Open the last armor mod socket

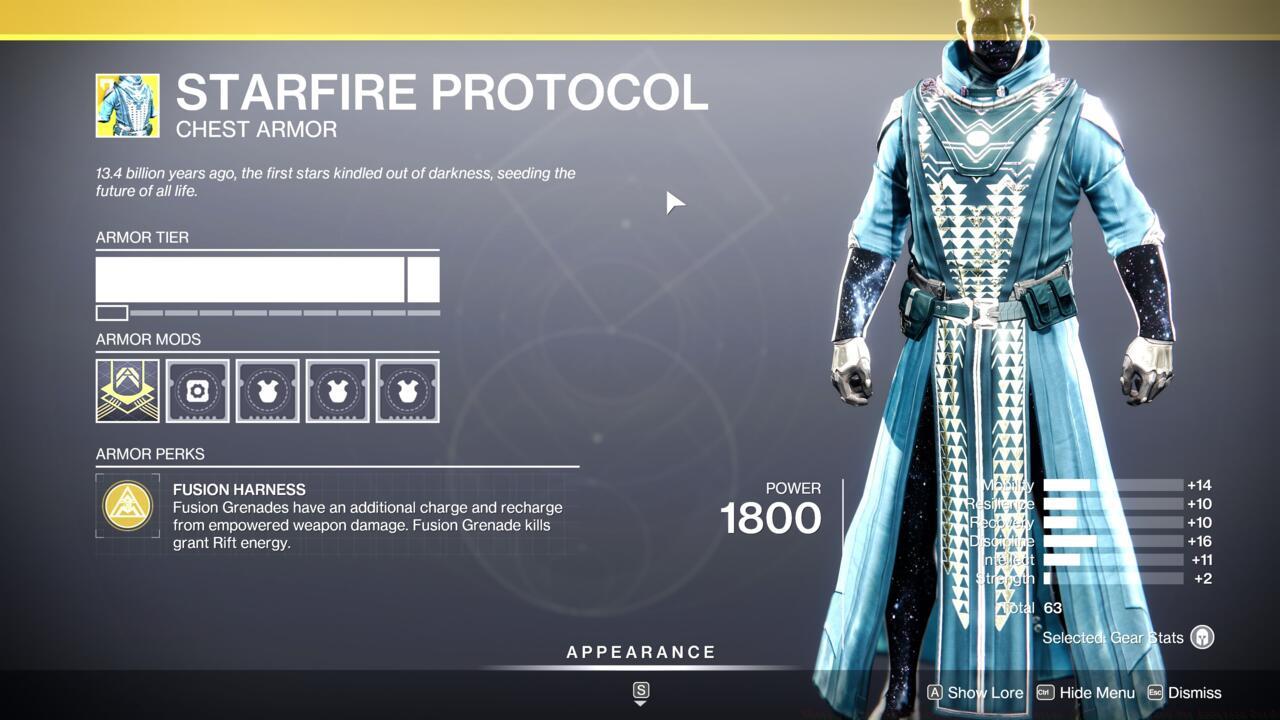coord(407,391)
